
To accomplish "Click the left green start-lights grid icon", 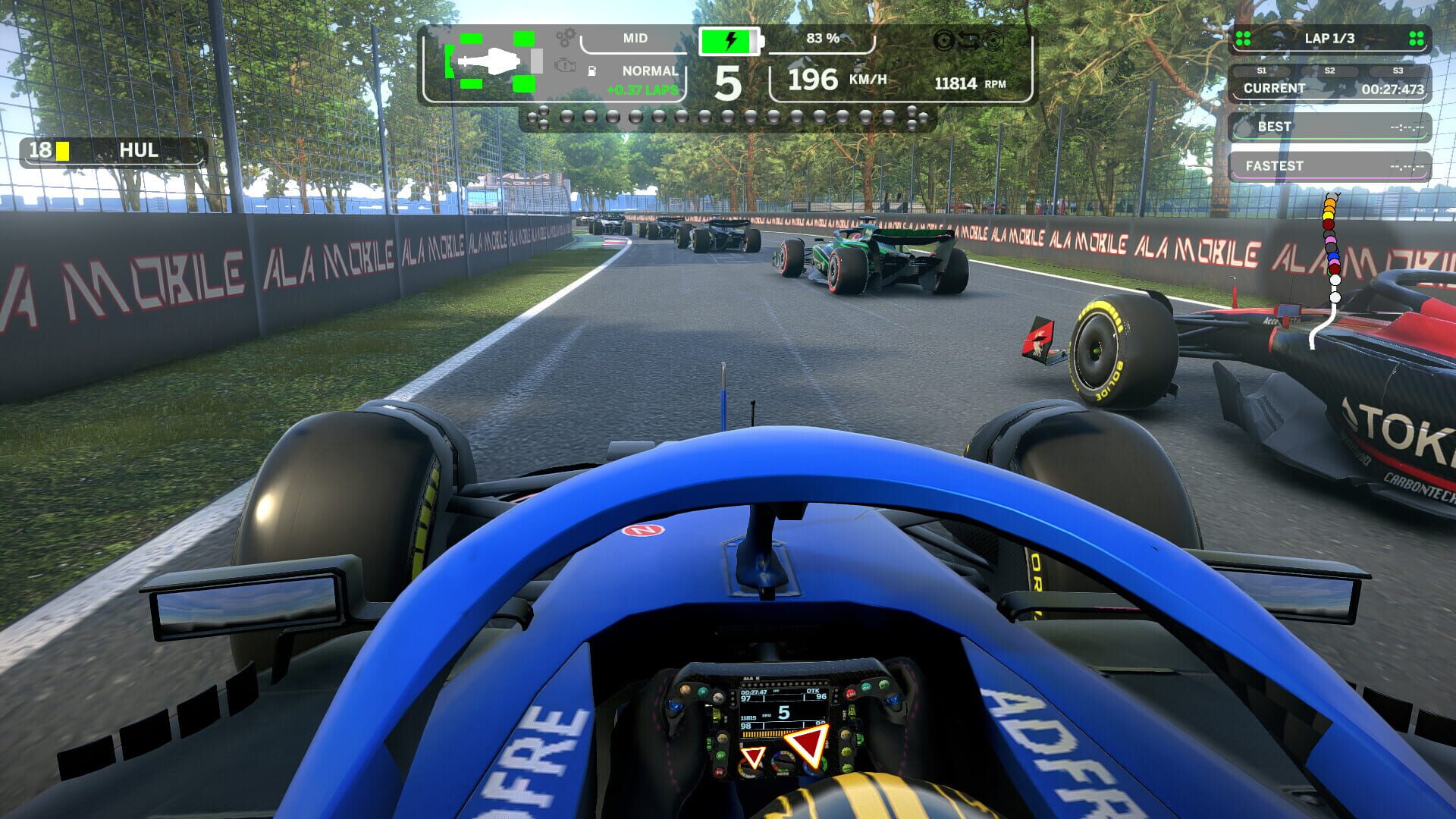I will tap(1244, 36).
